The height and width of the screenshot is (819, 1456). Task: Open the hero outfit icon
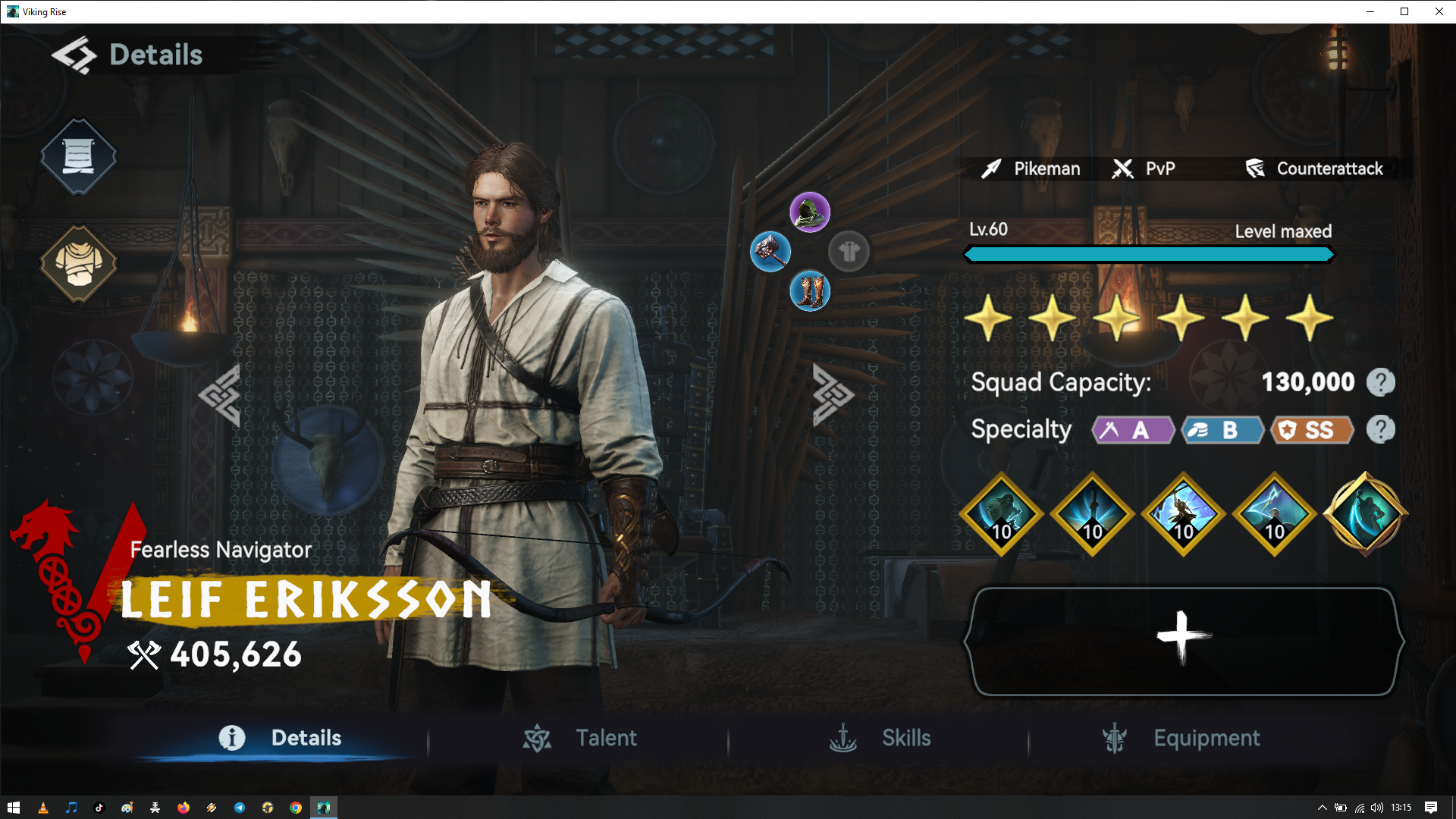pos(78,263)
